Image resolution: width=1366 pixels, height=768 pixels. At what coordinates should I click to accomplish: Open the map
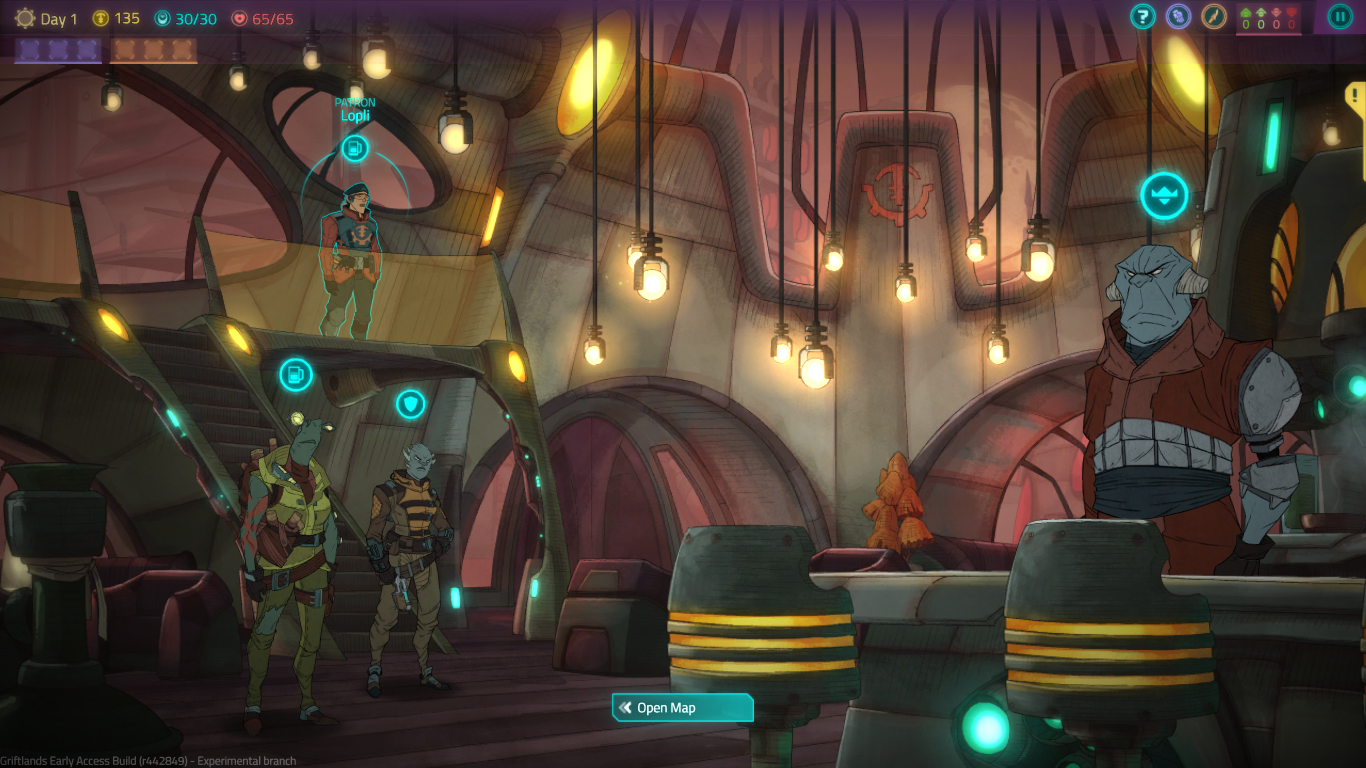(x=682, y=708)
